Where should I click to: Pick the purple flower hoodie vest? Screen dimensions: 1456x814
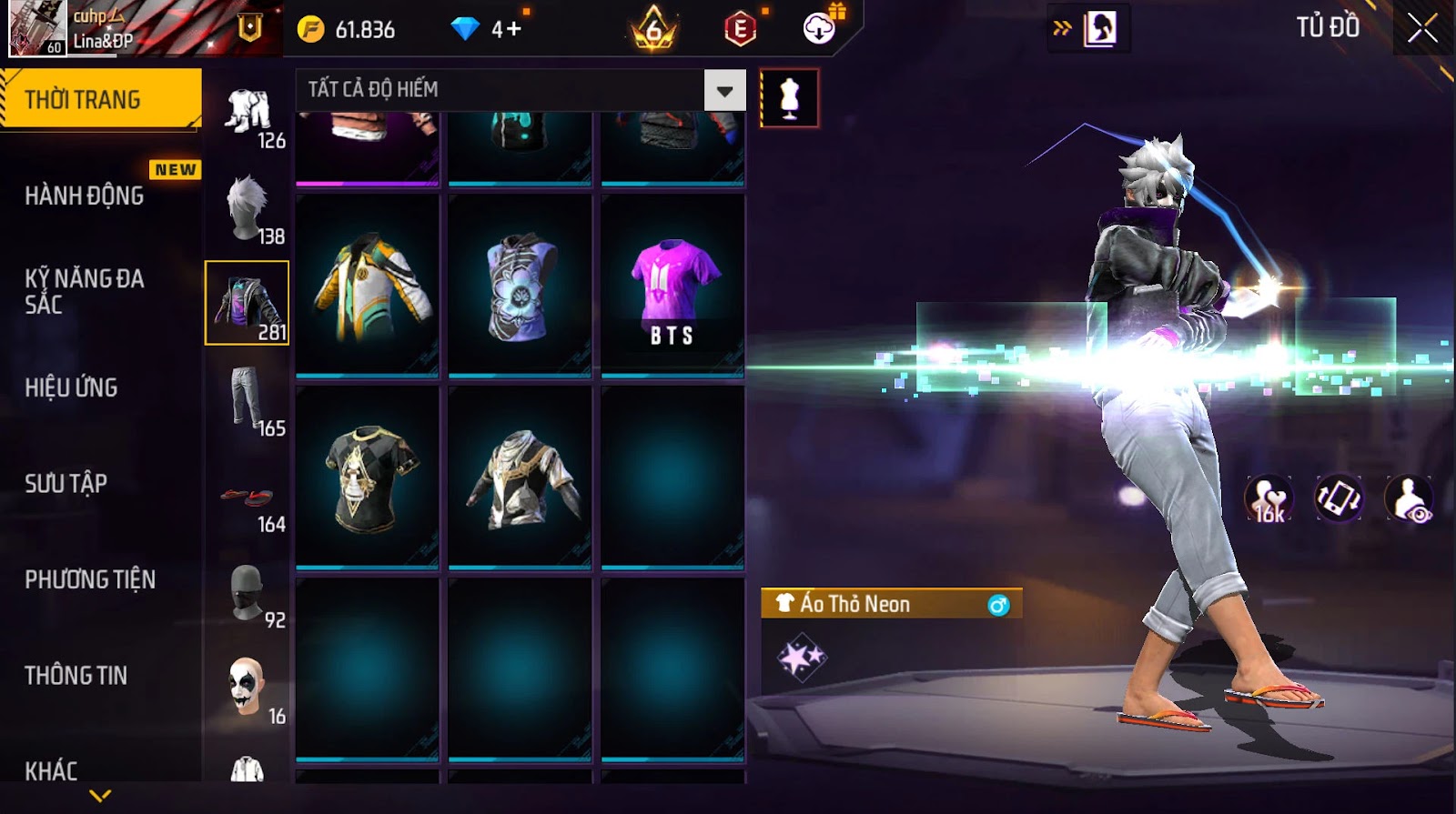pos(520,285)
